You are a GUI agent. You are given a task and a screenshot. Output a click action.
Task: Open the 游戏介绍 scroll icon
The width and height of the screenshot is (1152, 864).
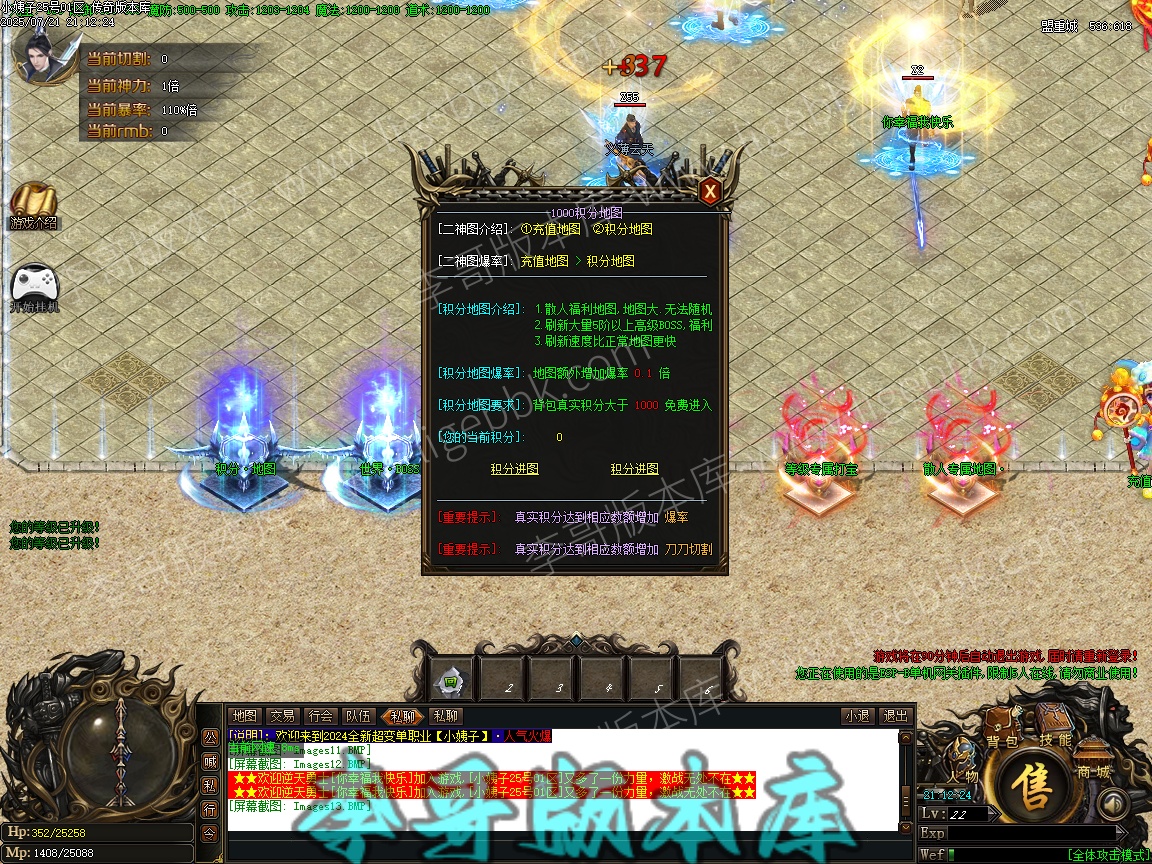pyautogui.click(x=34, y=203)
